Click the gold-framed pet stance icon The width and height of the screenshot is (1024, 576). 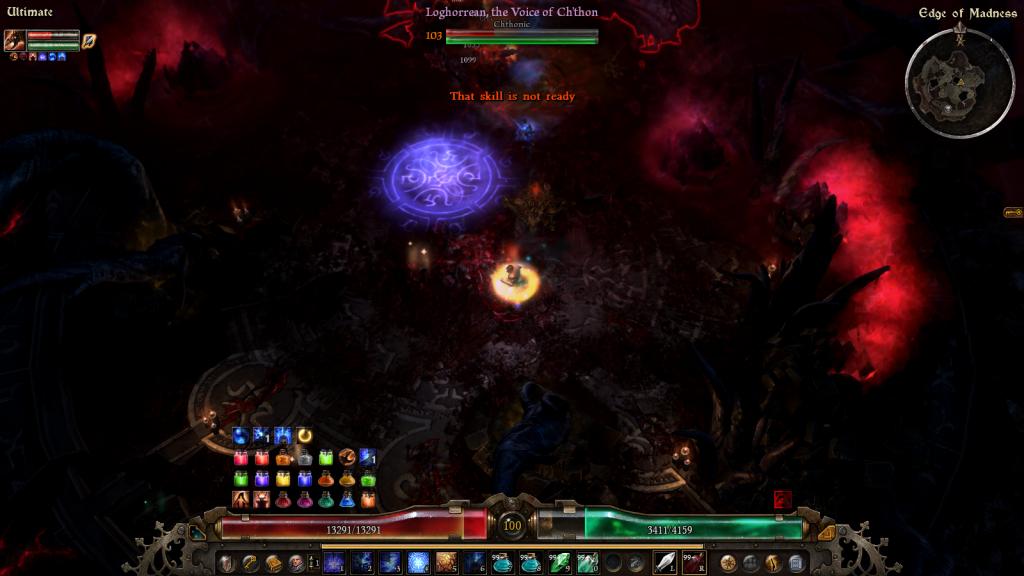tap(88, 41)
